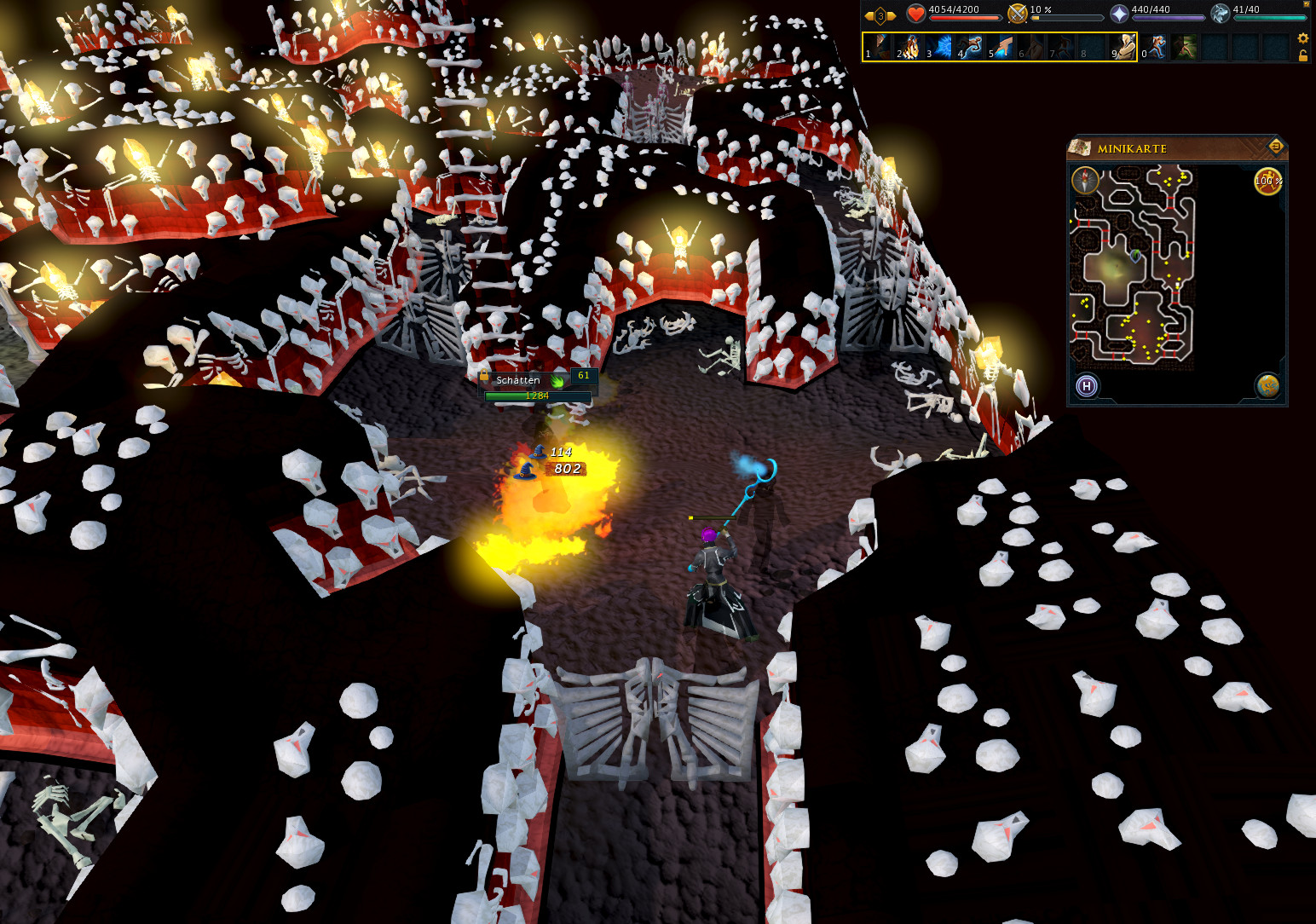Switch to the next action bar with right arrow

892,15
